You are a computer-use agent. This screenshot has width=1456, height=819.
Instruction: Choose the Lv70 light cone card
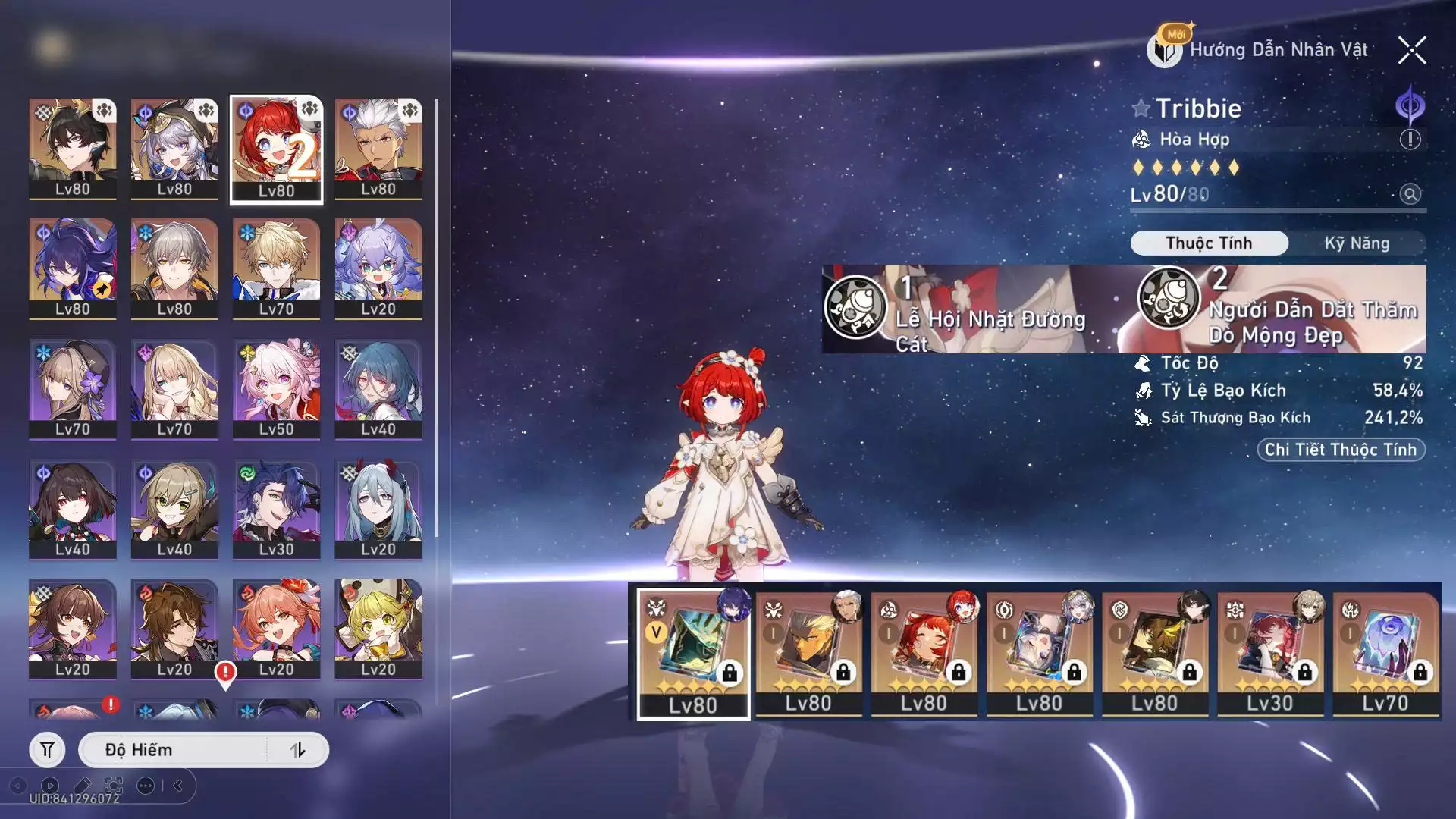click(1385, 653)
